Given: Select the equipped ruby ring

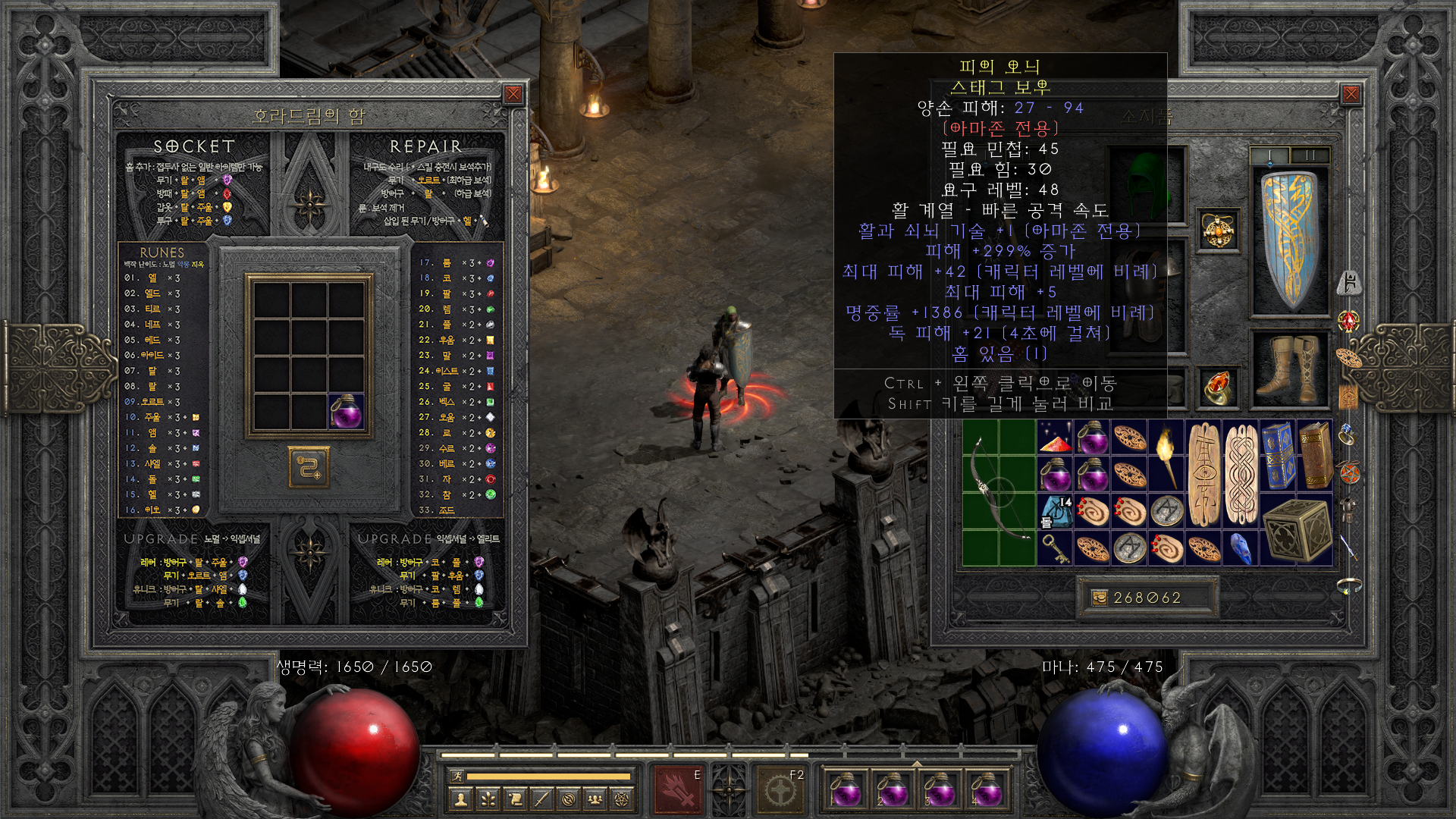Looking at the screenshot, I should [x=1219, y=386].
